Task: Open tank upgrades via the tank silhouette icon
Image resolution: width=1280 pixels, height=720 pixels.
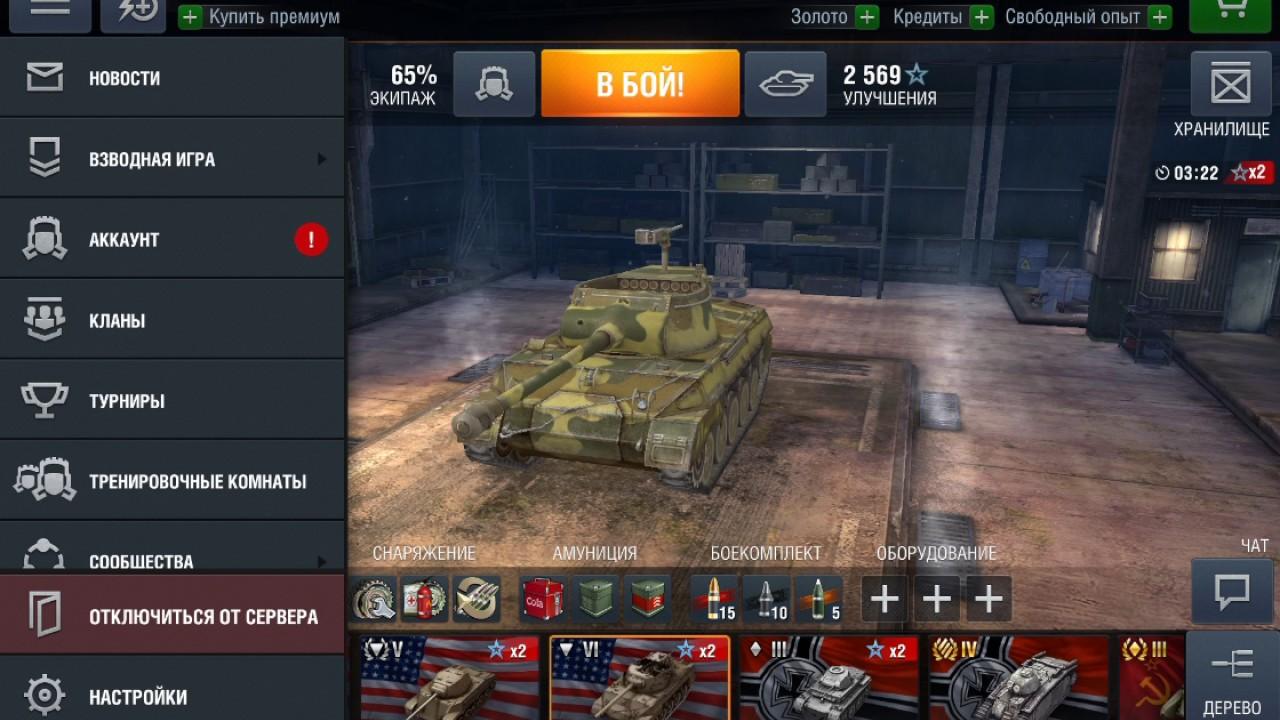Action: tap(785, 84)
